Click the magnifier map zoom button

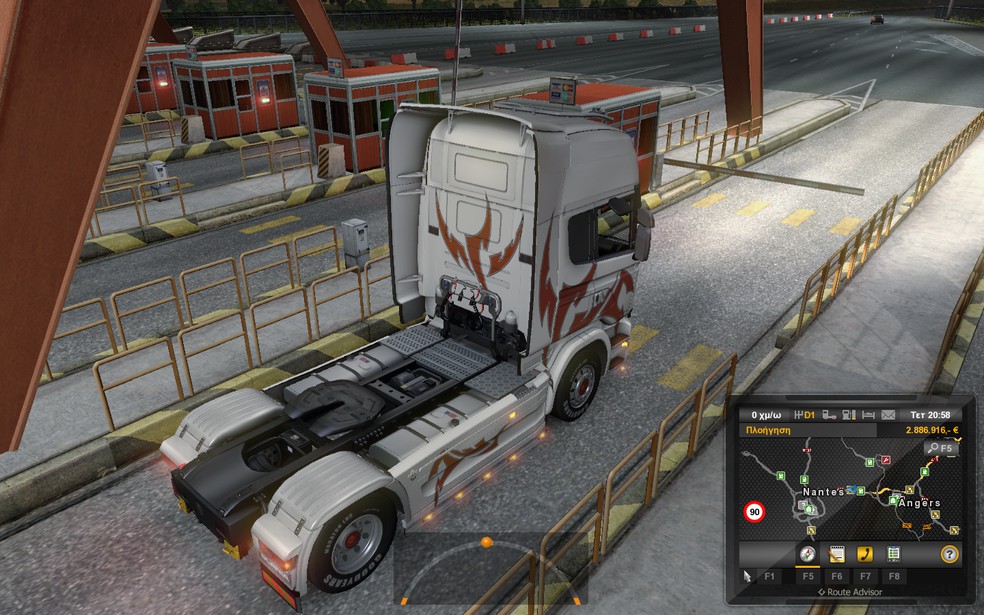tap(940, 449)
